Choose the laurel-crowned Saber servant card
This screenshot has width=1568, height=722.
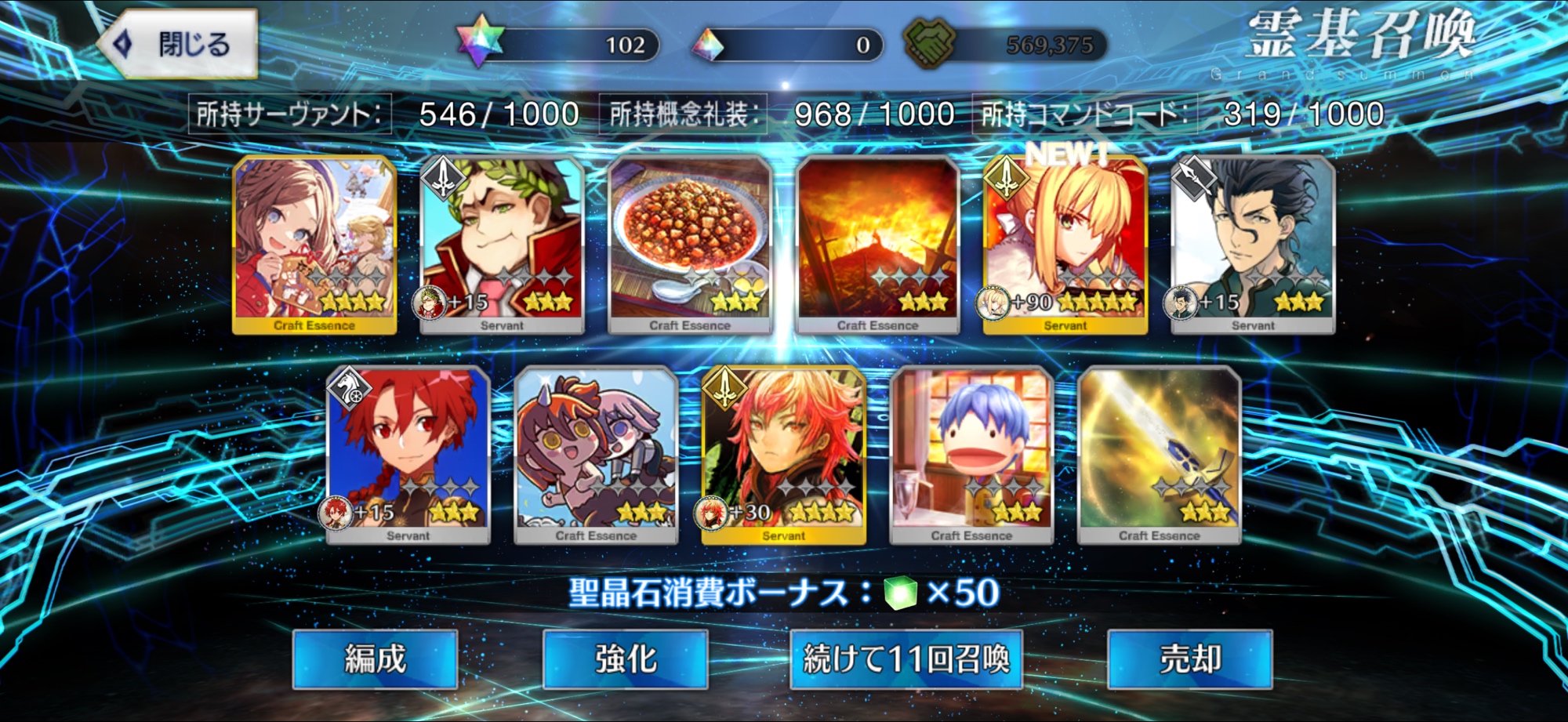pyautogui.click(x=502, y=245)
